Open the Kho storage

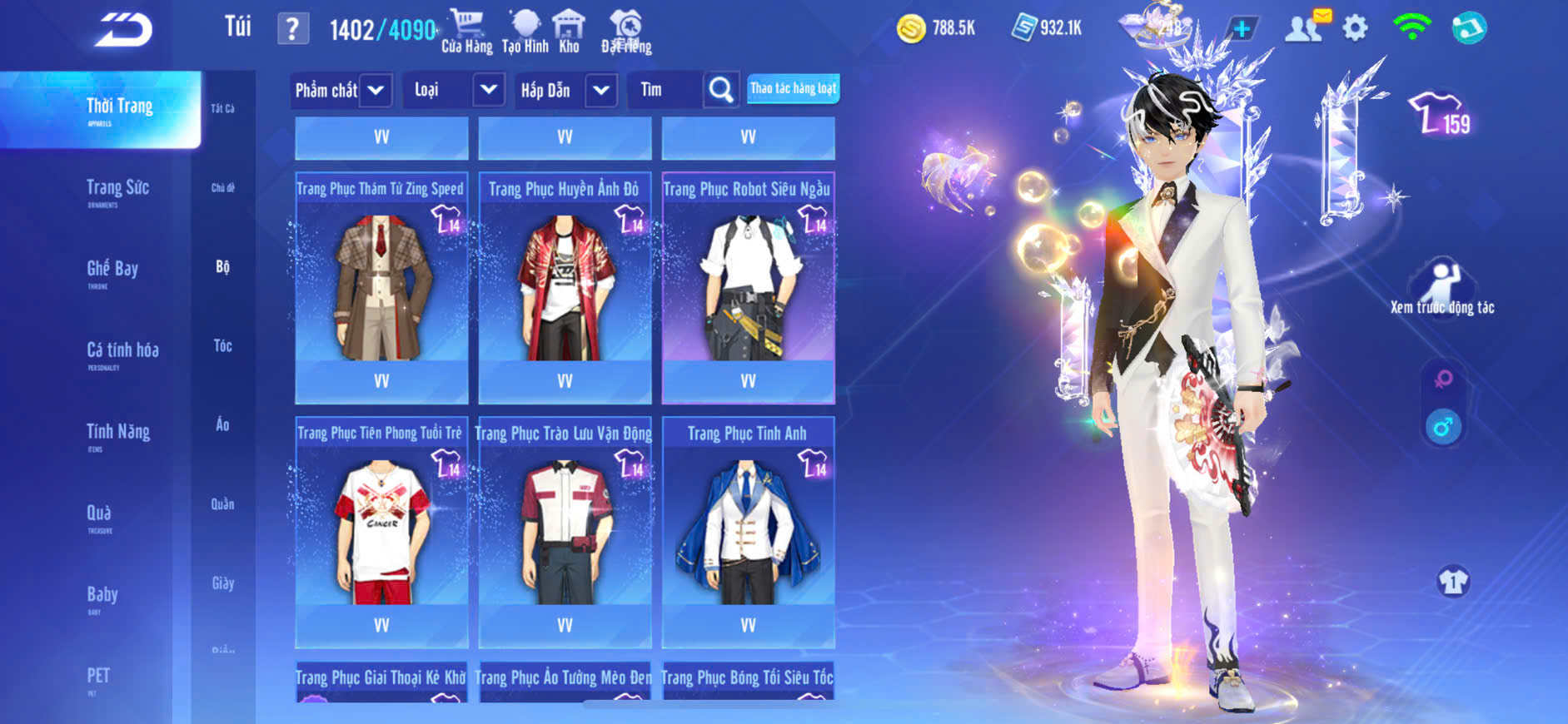(x=569, y=32)
